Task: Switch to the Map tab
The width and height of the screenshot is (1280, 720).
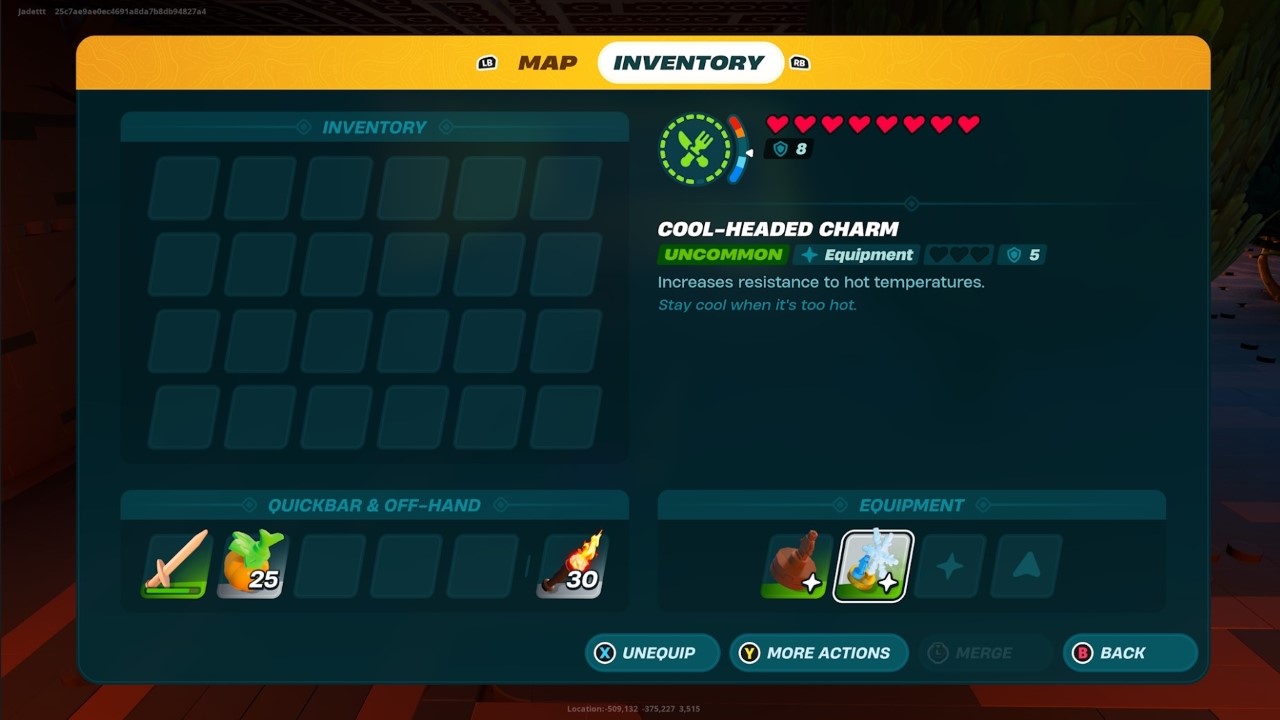Action: (x=547, y=63)
